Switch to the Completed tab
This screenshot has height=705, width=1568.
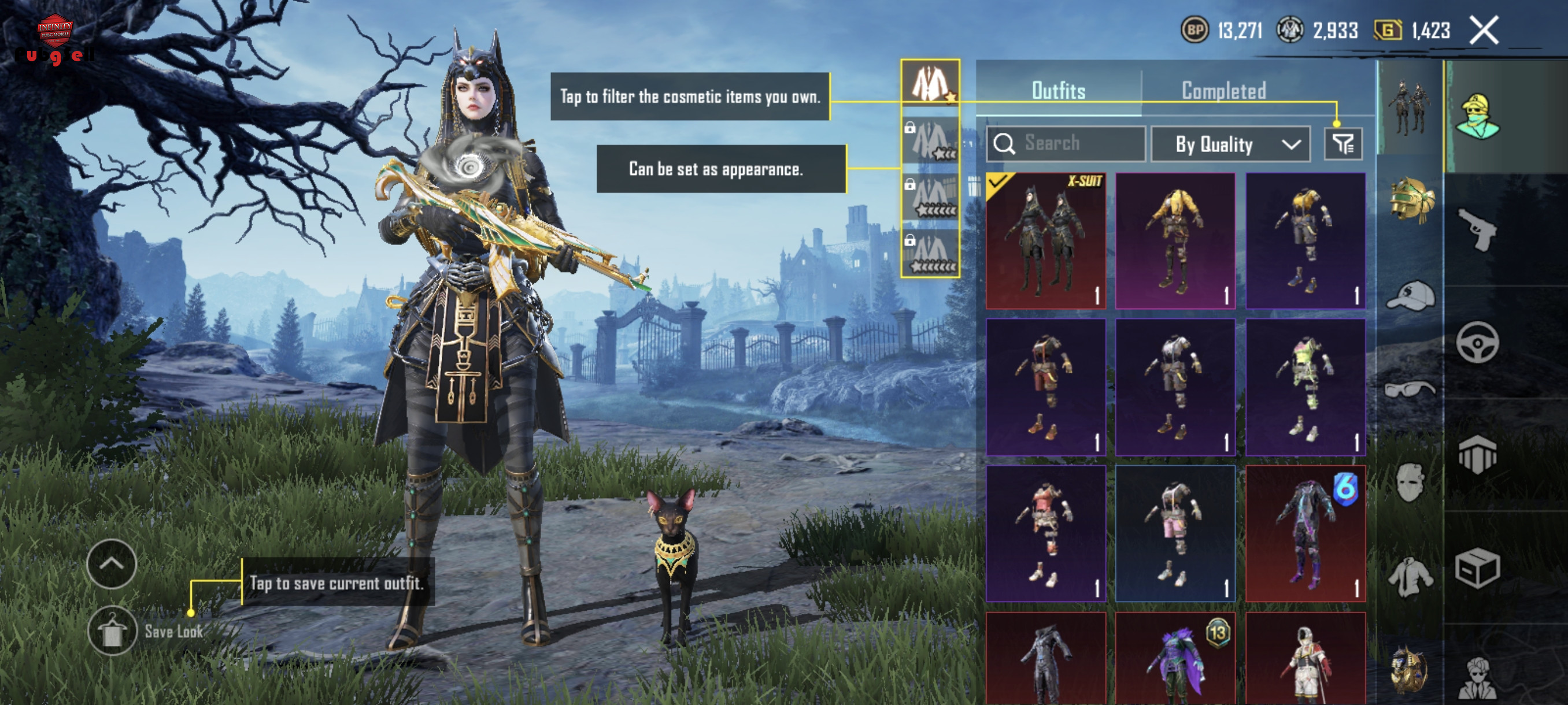point(1223,91)
